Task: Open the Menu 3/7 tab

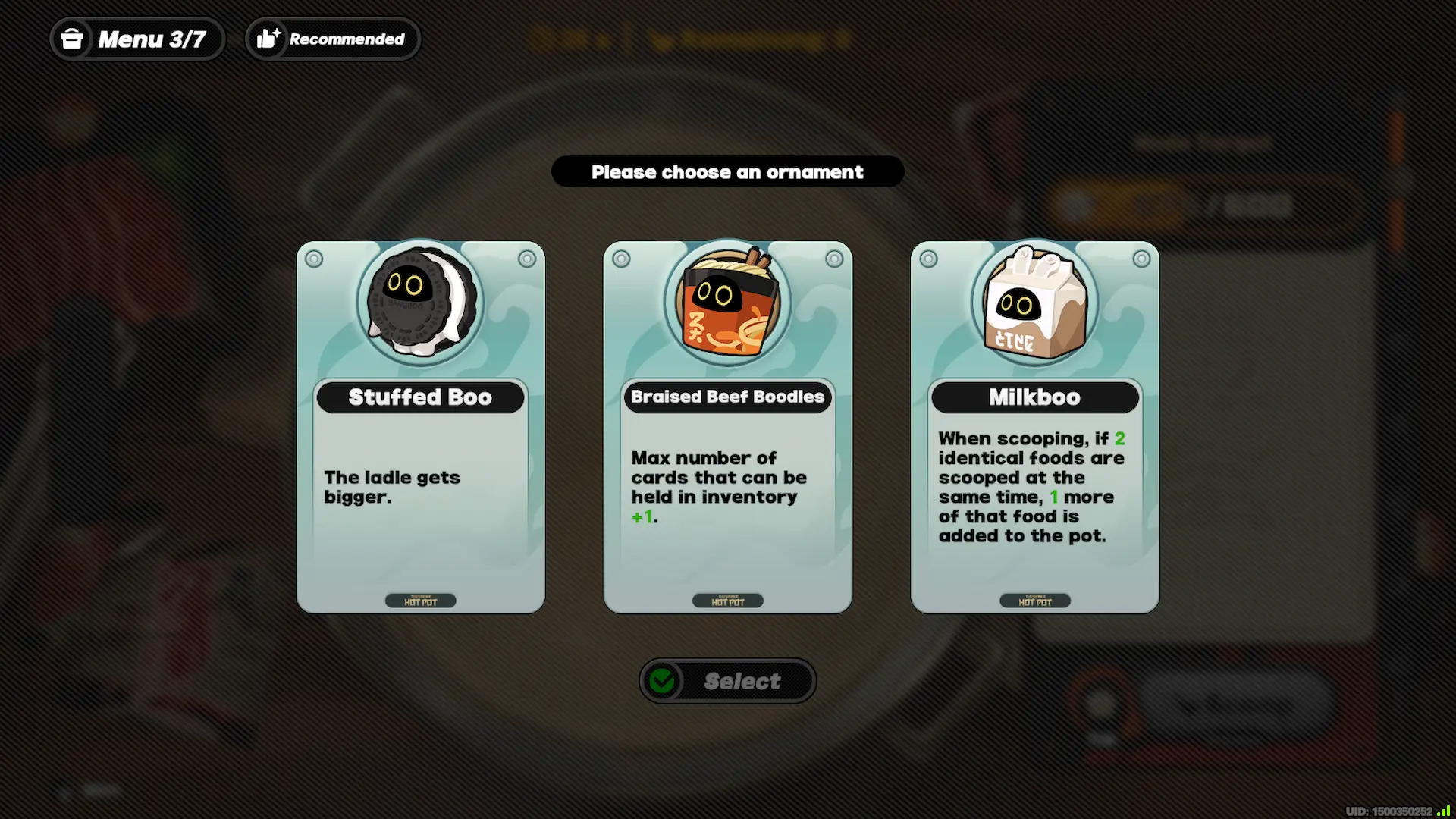Action: point(136,39)
